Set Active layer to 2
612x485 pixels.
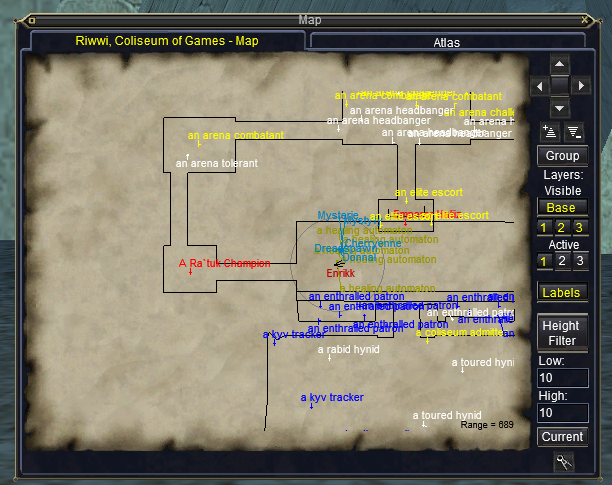[562, 262]
